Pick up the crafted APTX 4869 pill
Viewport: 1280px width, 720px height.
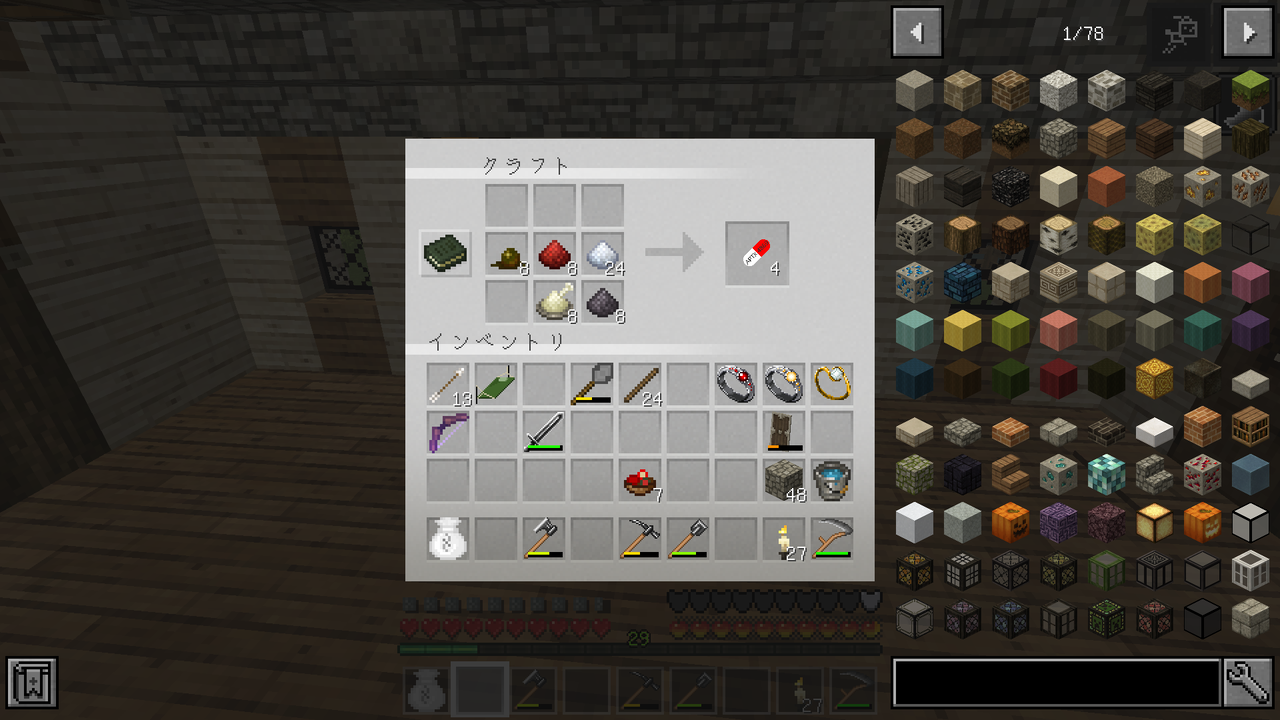click(756, 253)
